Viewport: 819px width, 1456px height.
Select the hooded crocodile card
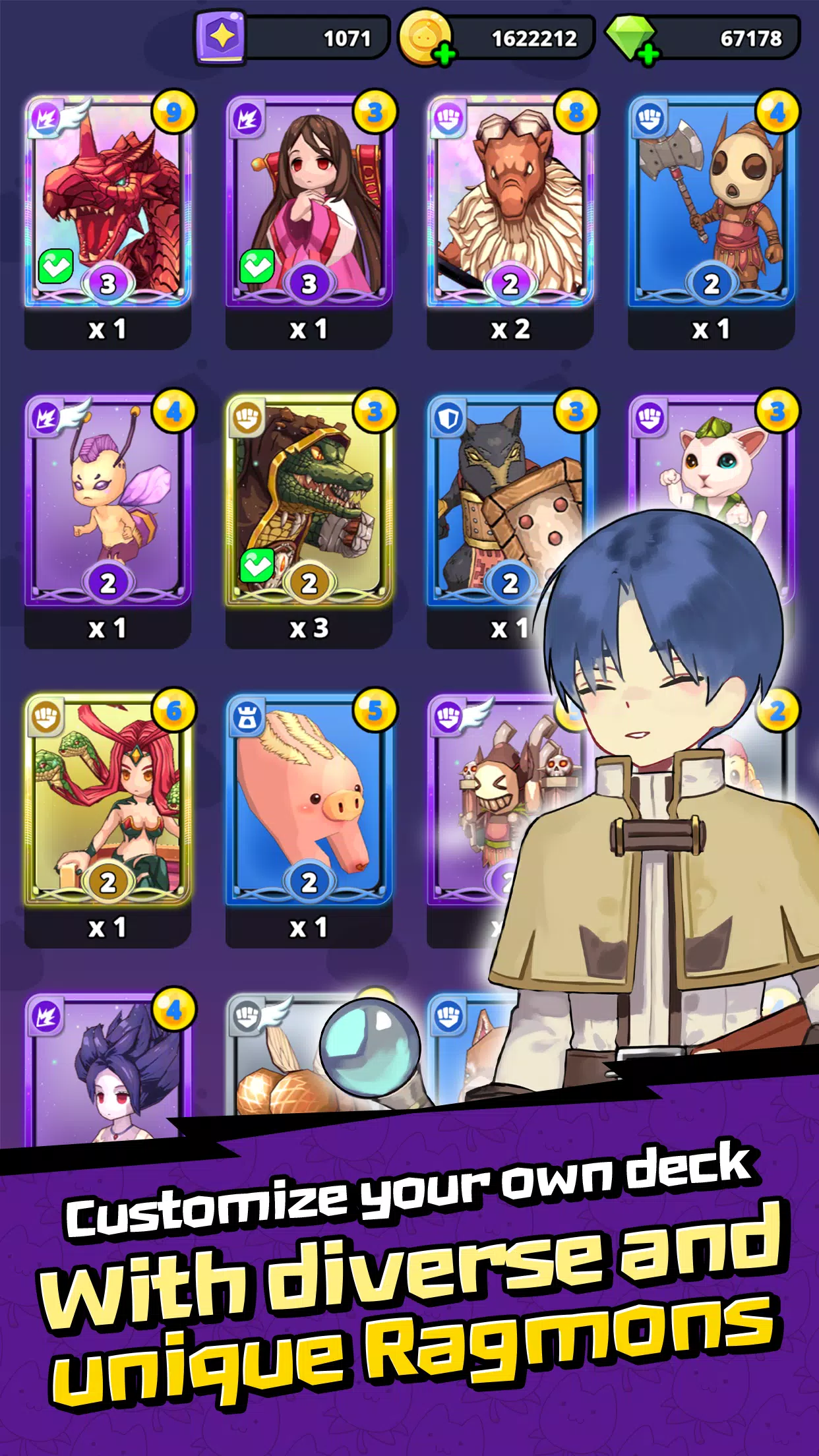(309, 501)
